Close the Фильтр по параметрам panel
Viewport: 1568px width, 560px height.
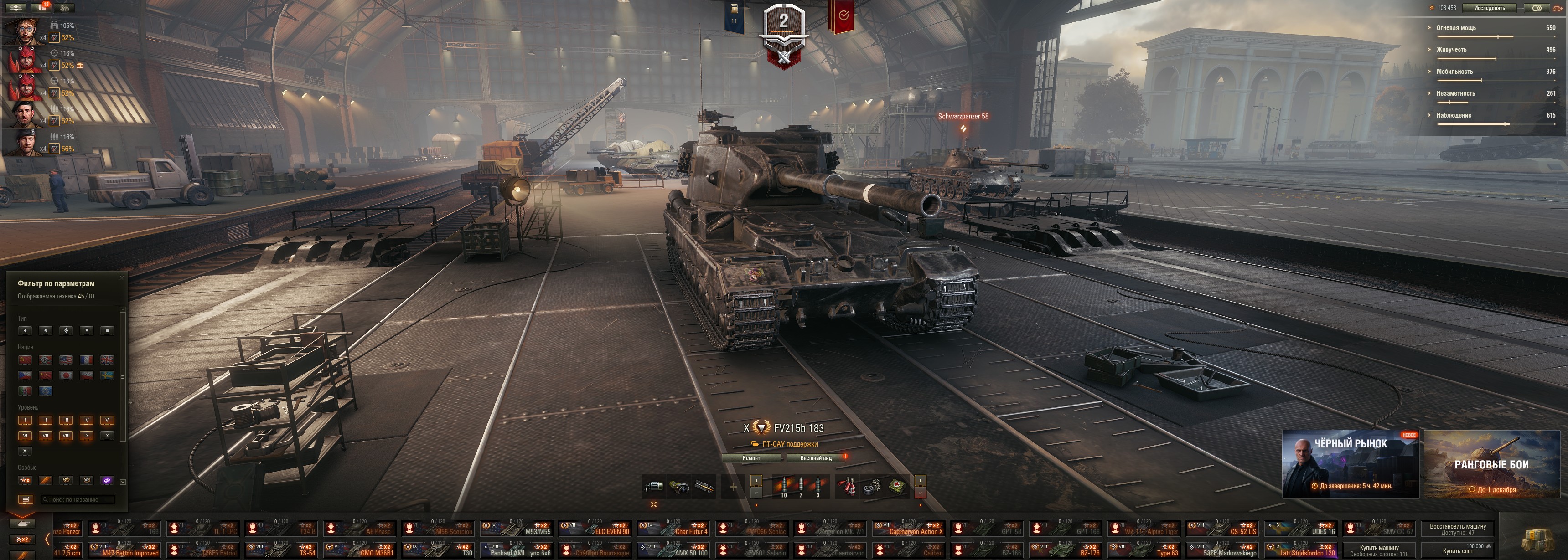tap(122, 278)
